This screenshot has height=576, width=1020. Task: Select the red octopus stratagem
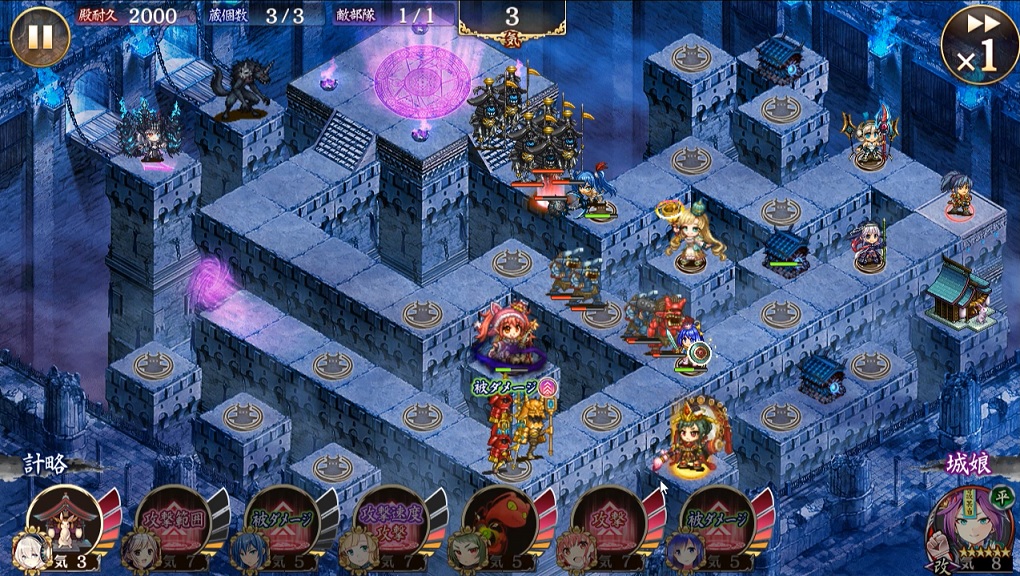(x=500, y=523)
